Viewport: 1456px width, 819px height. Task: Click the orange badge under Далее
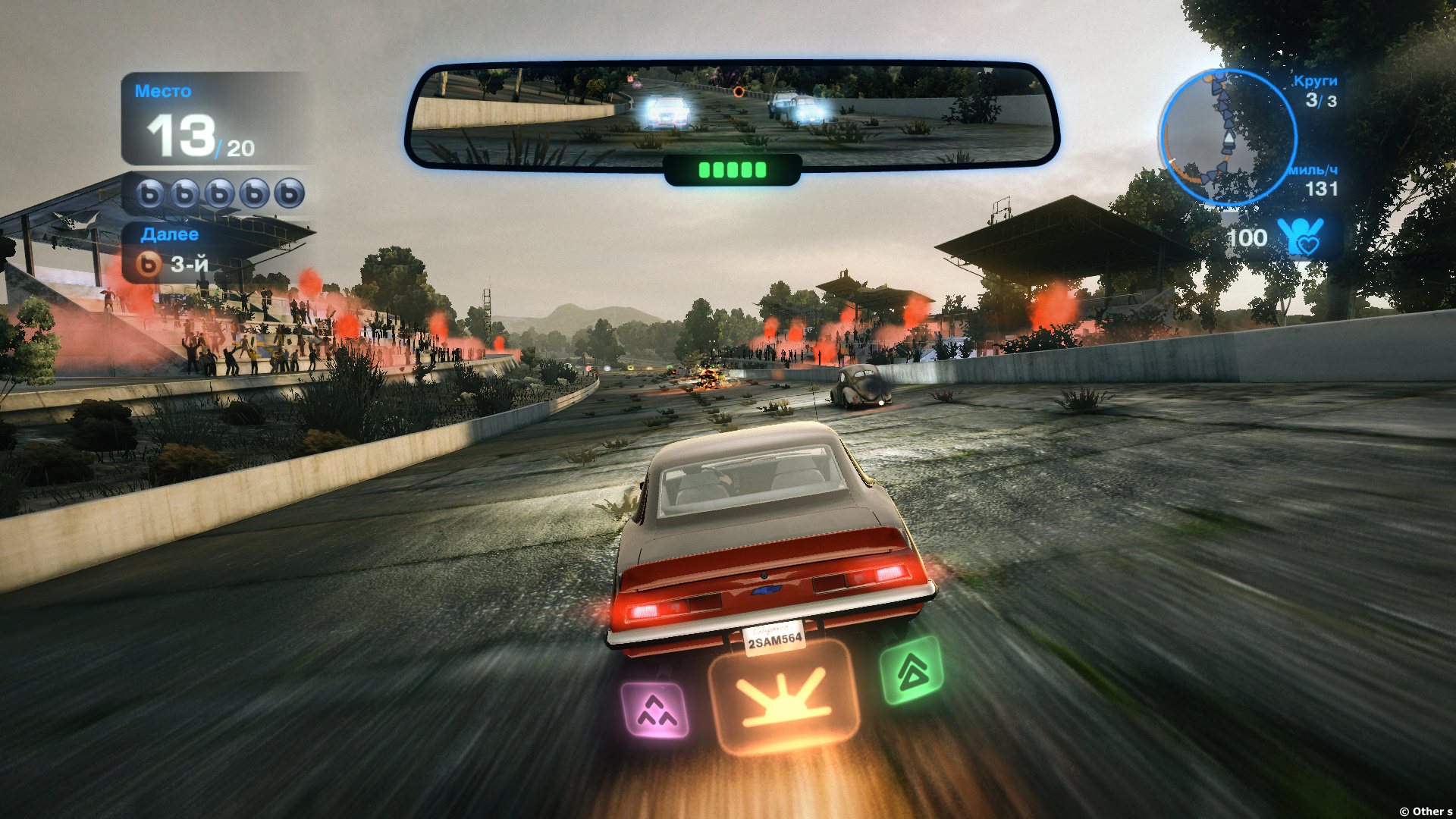149,264
